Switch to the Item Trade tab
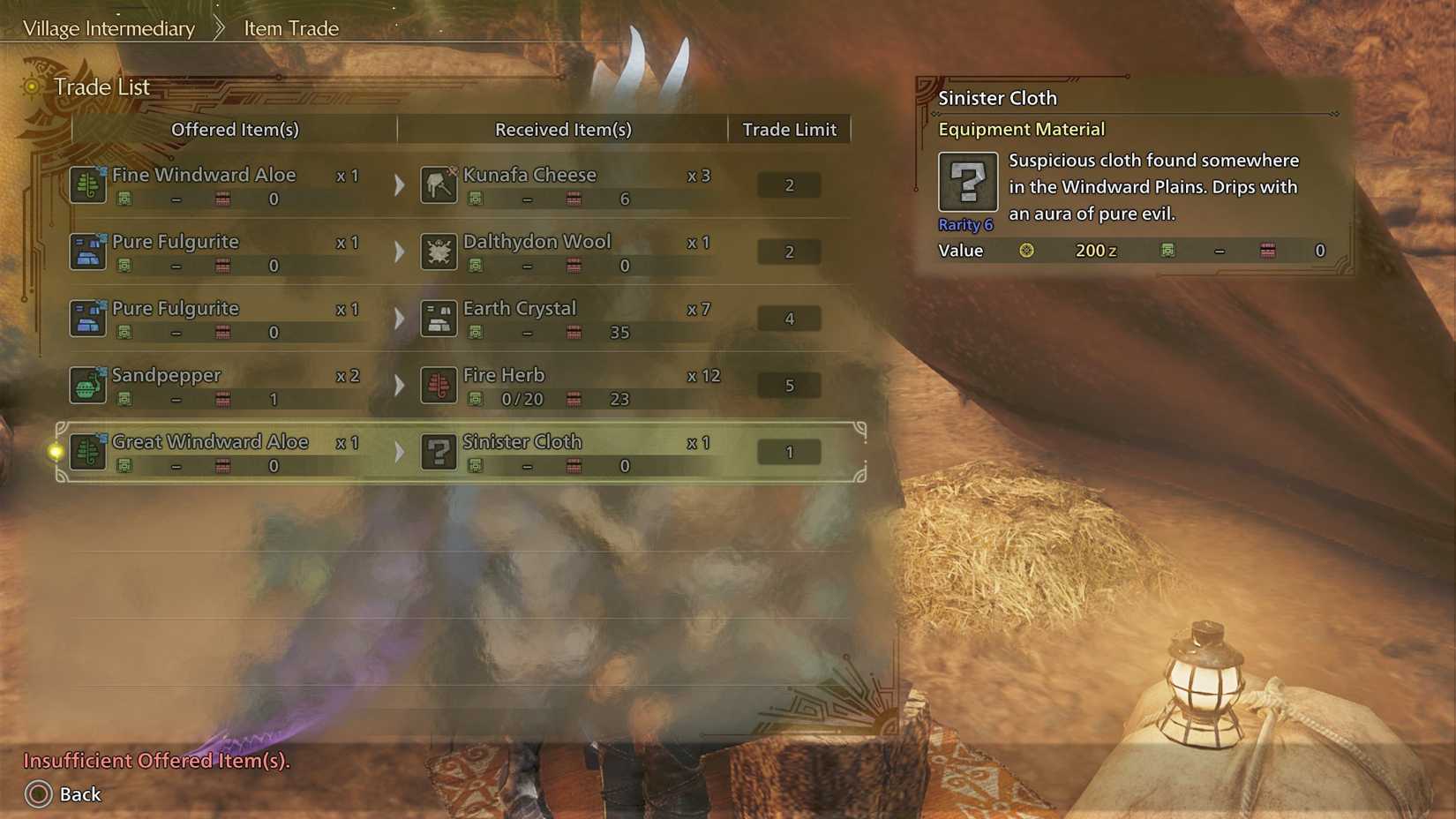 pyautogui.click(x=289, y=28)
